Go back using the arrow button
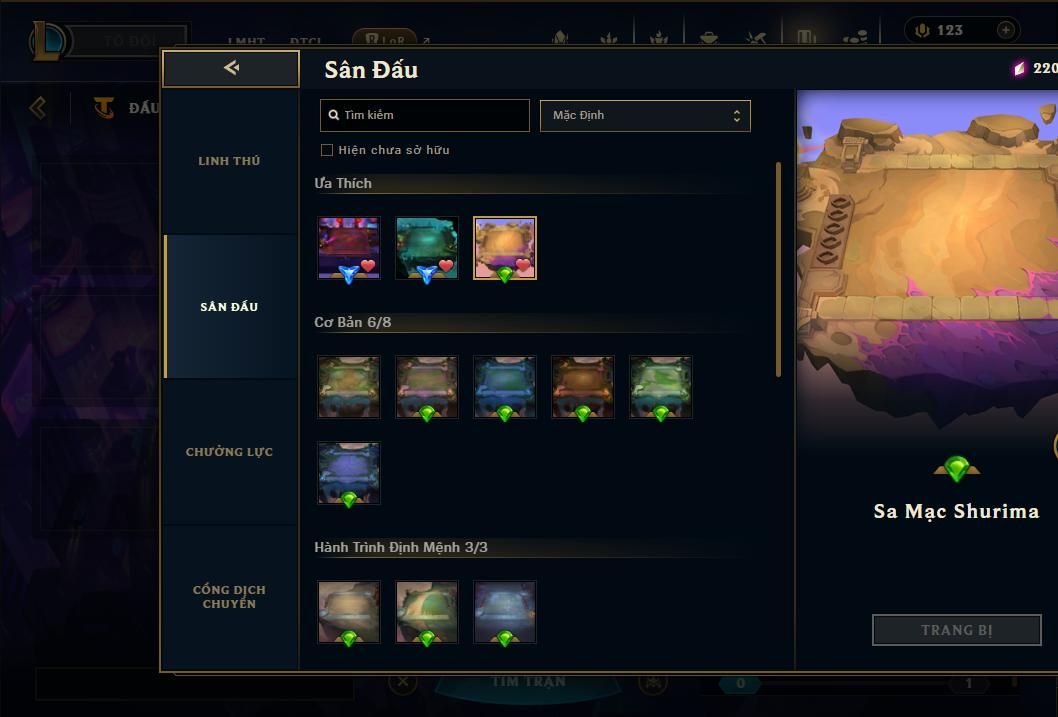 pyautogui.click(x=231, y=68)
